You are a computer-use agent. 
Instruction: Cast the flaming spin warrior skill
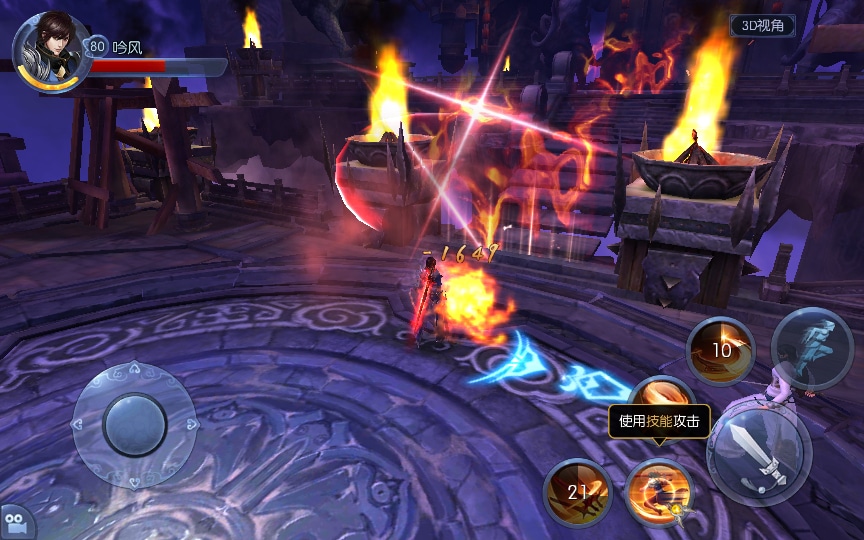(x=659, y=492)
